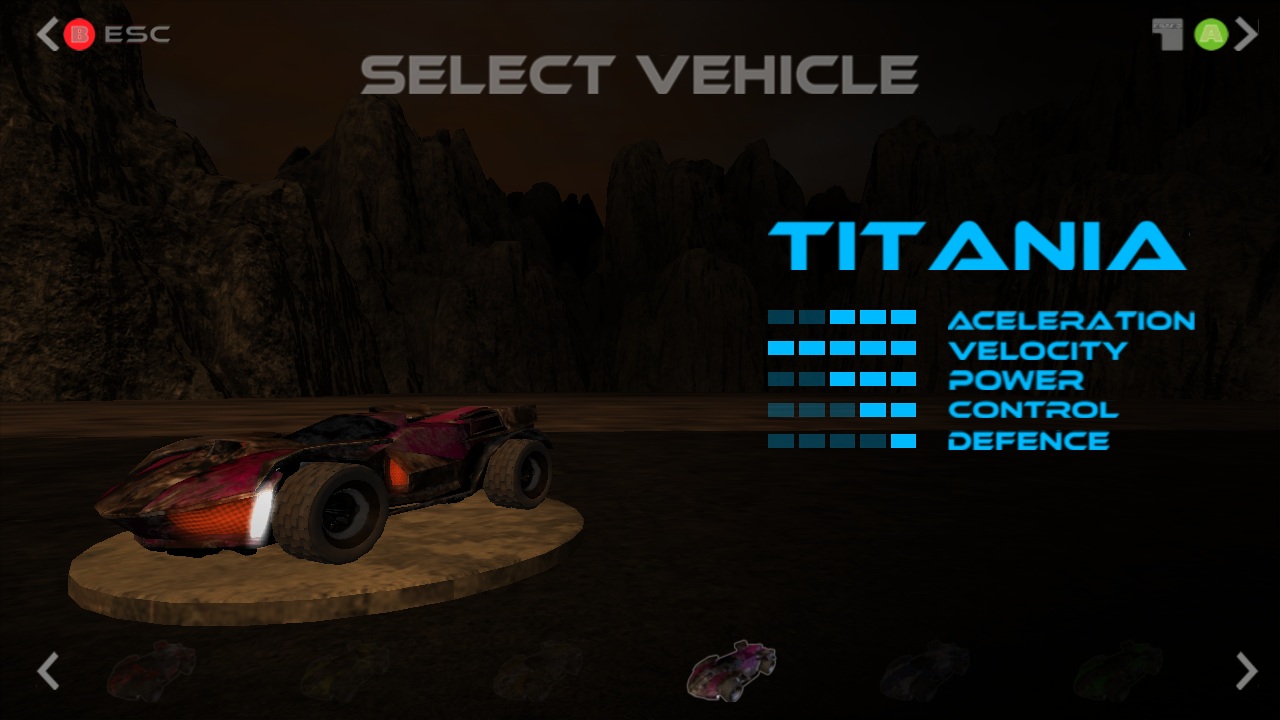Image resolution: width=1280 pixels, height=720 pixels.
Task: Go back using the top-left arrow
Action: (47, 35)
